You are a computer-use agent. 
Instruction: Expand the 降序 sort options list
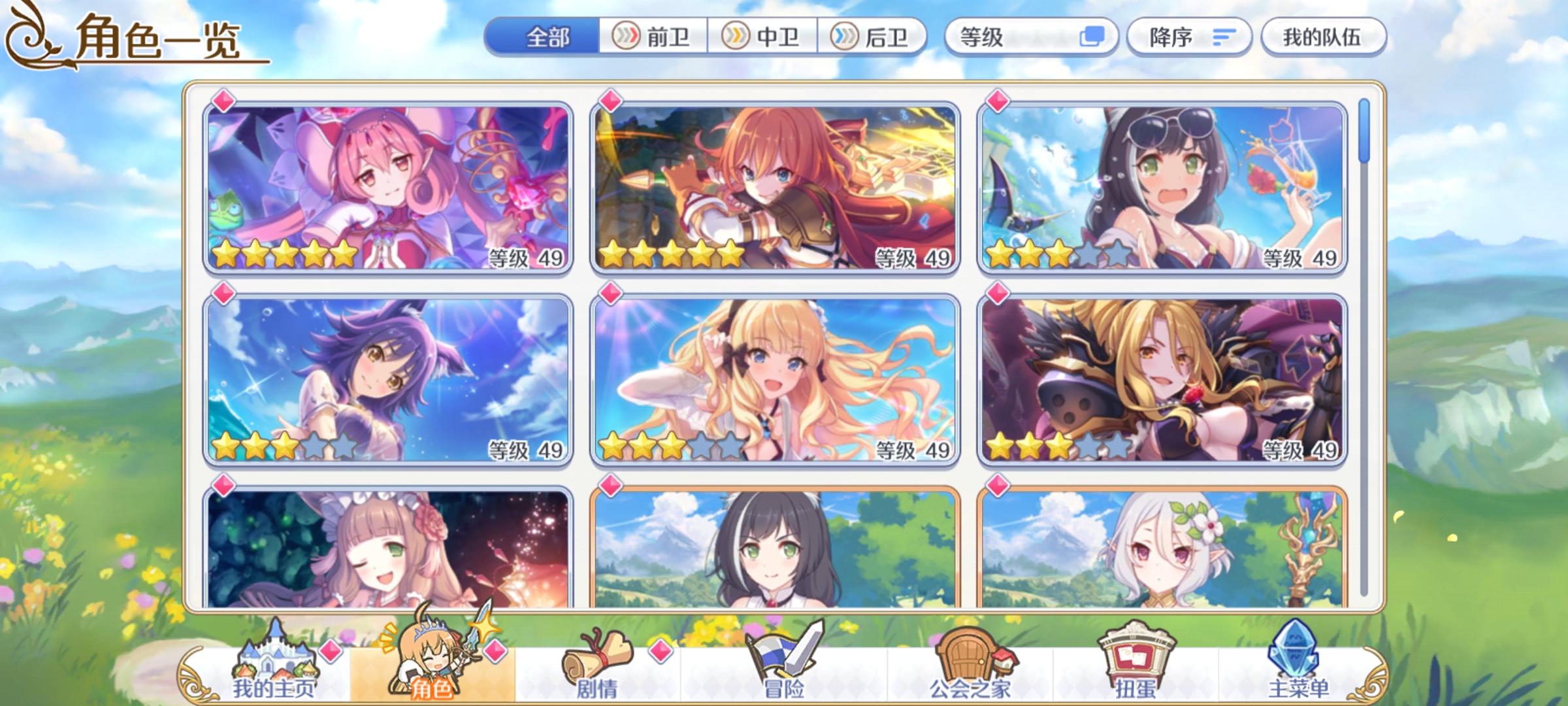point(1189,37)
